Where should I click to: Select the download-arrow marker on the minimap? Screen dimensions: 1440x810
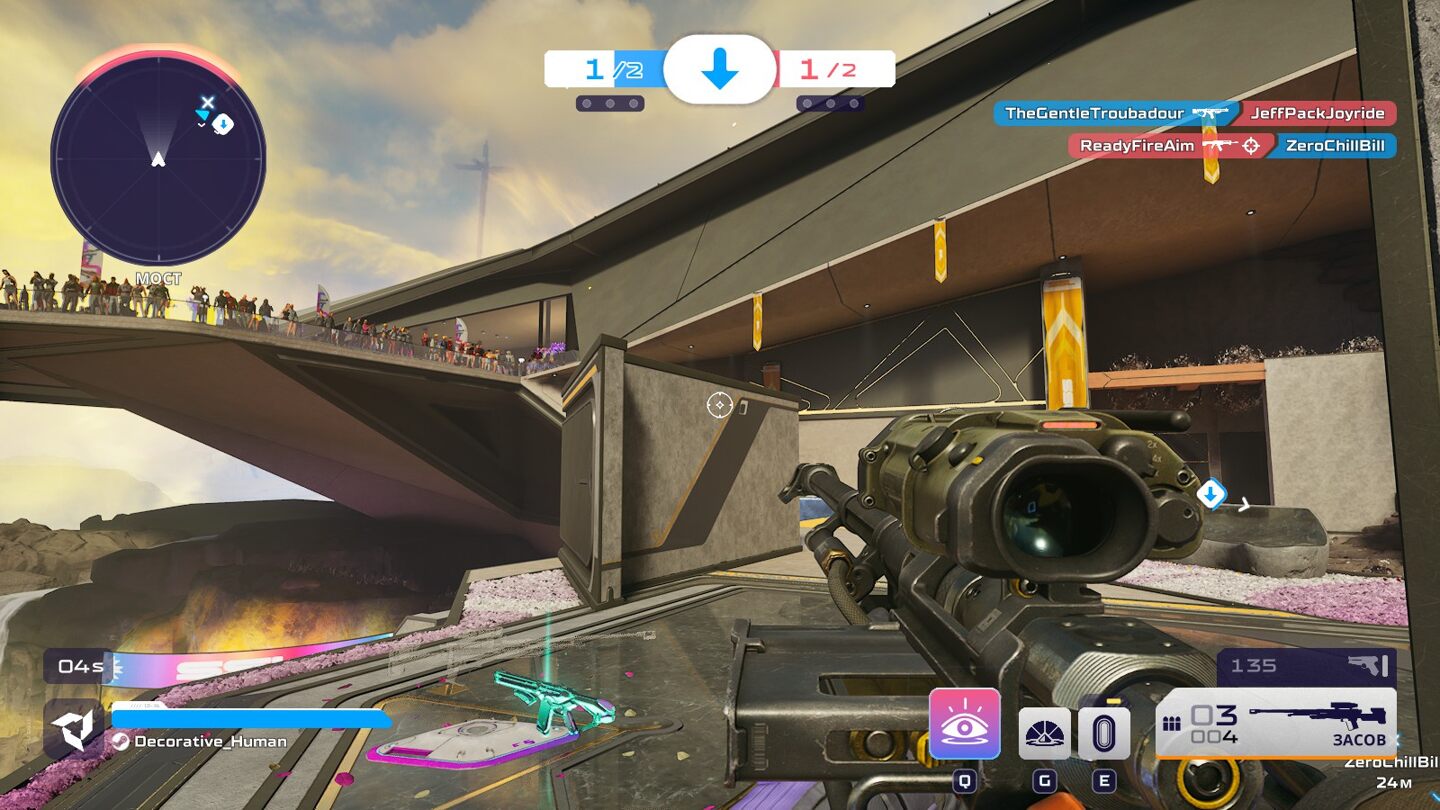click(224, 123)
